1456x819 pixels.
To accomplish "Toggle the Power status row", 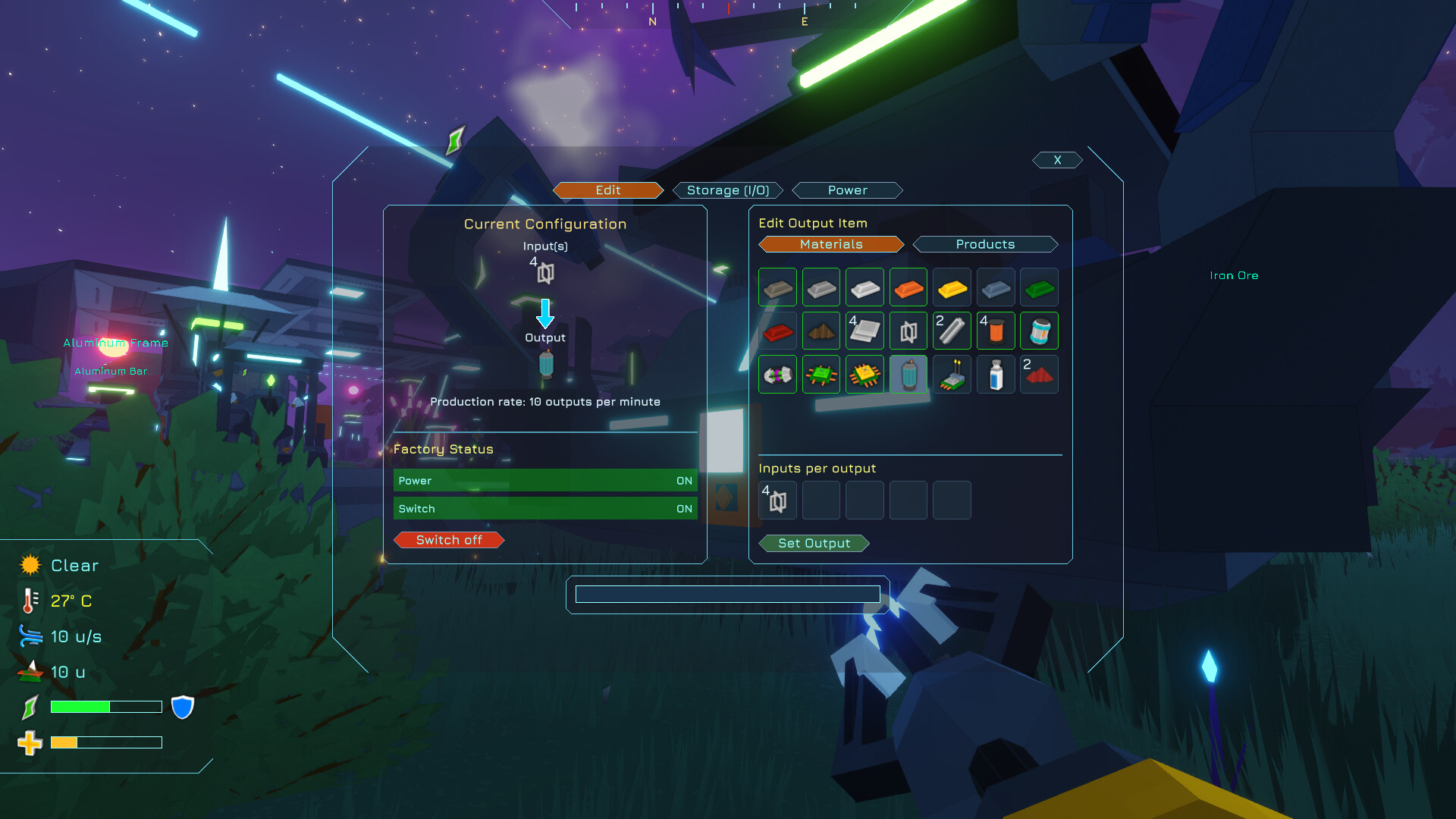I will [544, 480].
